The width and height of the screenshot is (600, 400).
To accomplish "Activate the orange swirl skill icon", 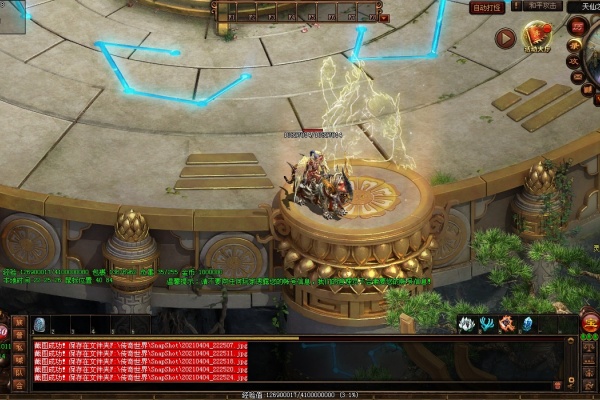I will (506, 324).
